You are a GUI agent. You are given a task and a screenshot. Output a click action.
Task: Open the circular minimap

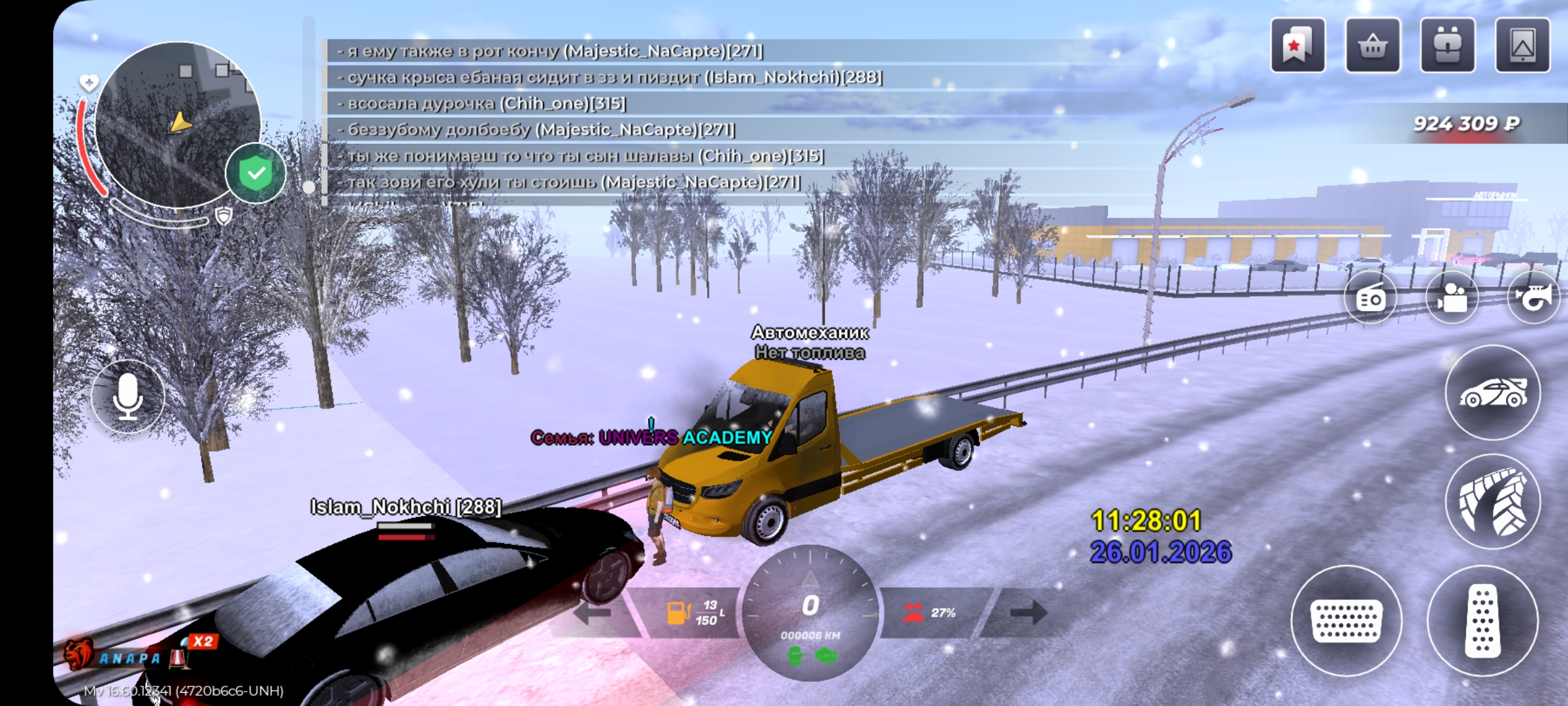pyautogui.click(x=176, y=124)
